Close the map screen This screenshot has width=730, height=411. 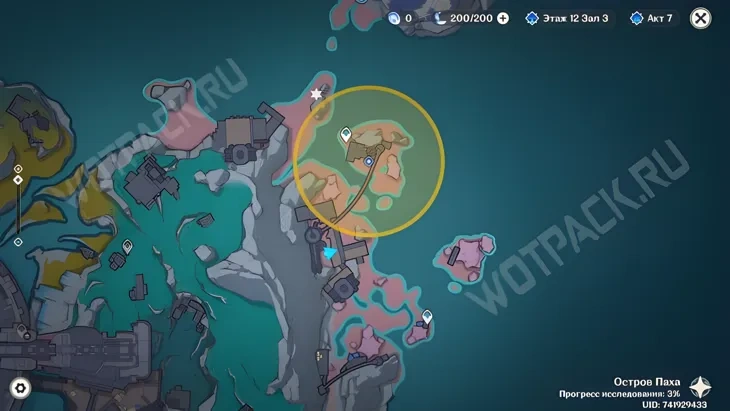(701, 18)
